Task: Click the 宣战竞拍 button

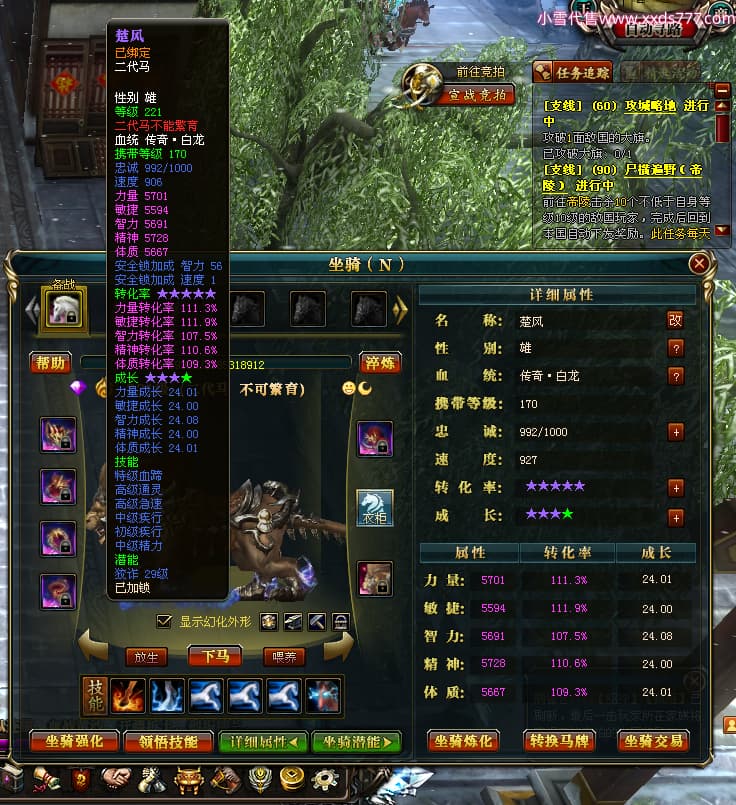Action: pos(481,95)
